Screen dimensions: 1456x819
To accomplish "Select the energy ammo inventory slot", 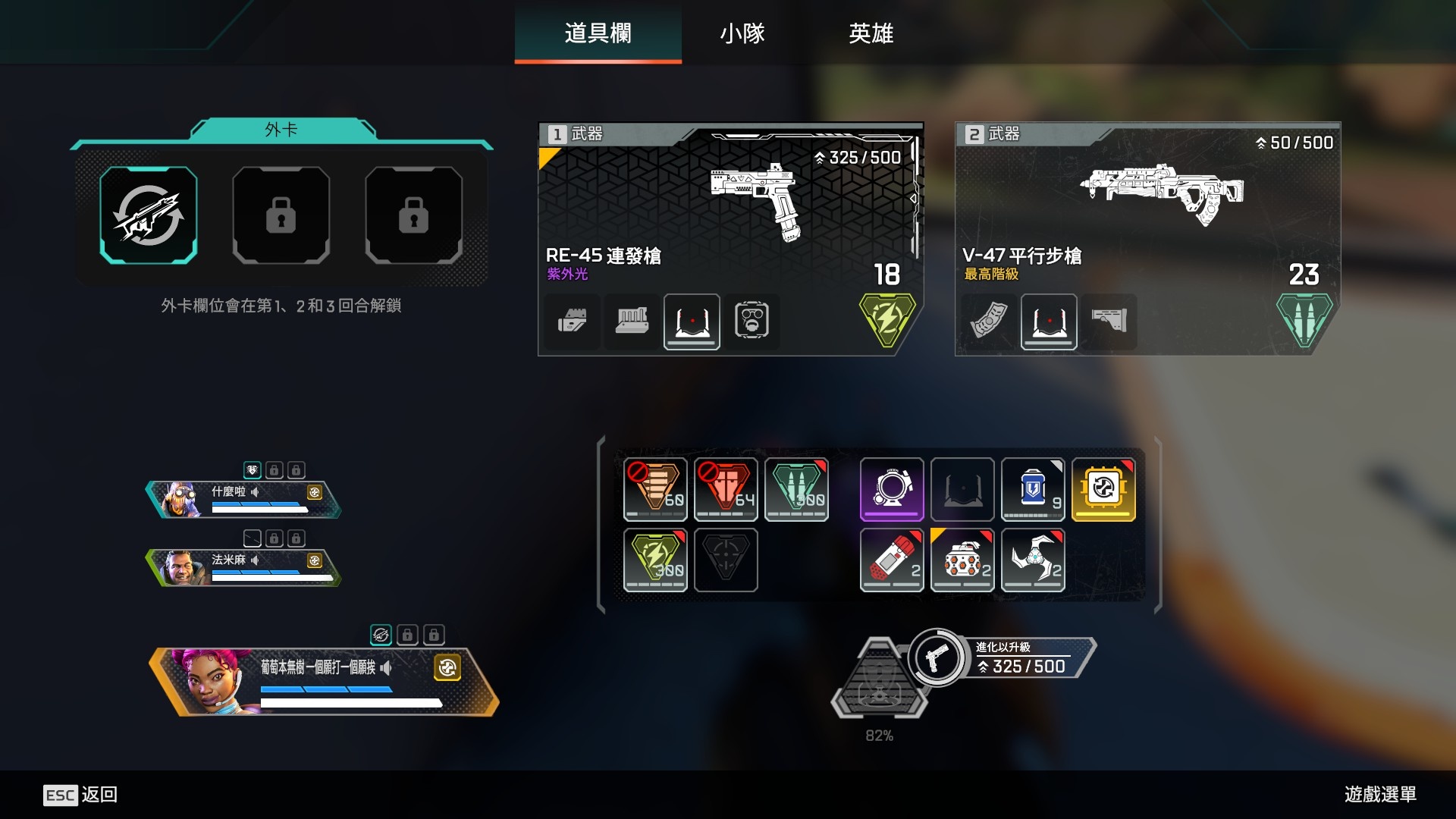I will pyautogui.click(x=655, y=560).
